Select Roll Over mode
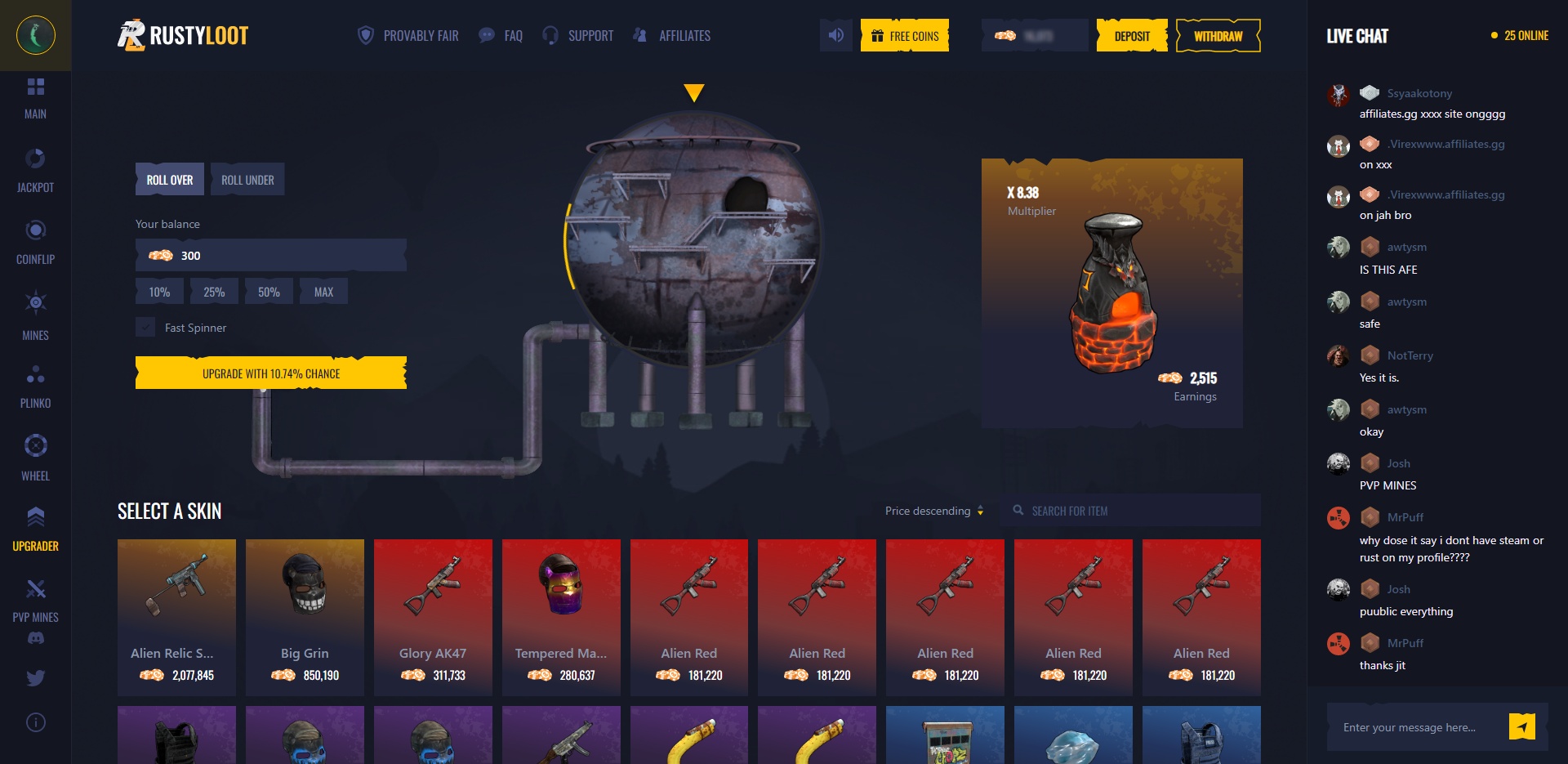1568x764 pixels. pos(169,179)
